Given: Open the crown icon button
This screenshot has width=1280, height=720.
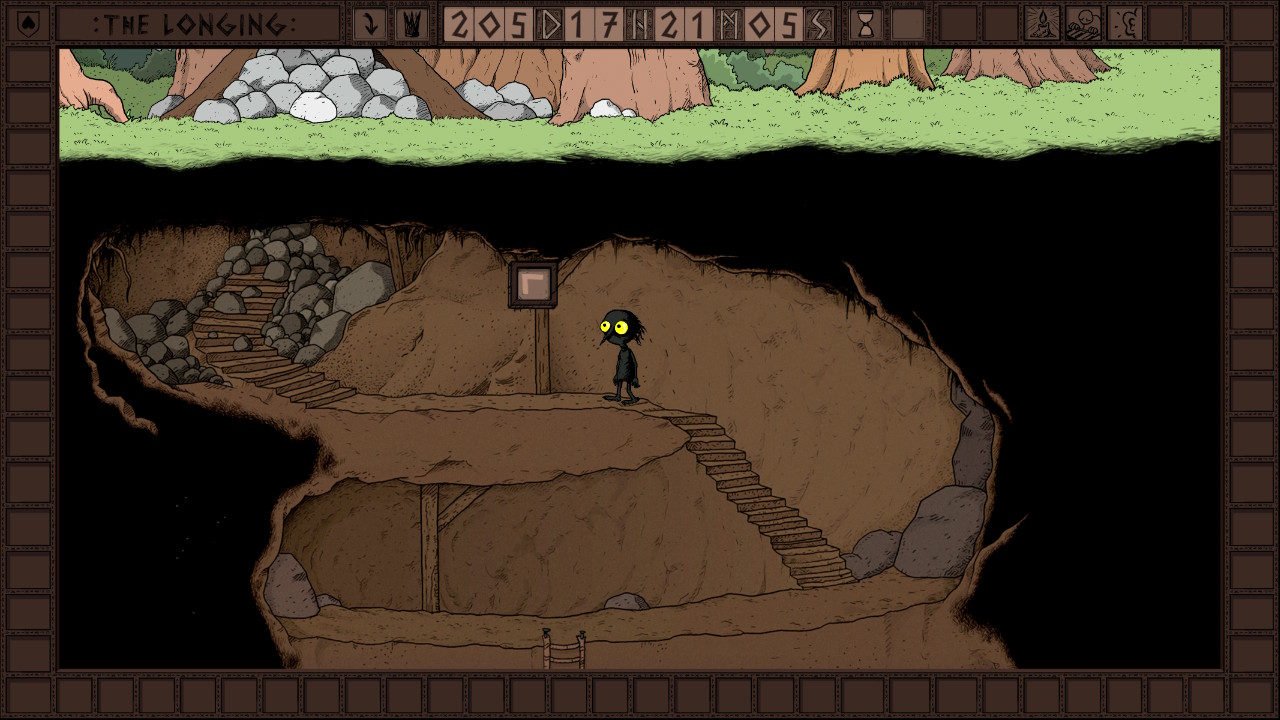Looking at the screenshot, I should coord(409,24).
